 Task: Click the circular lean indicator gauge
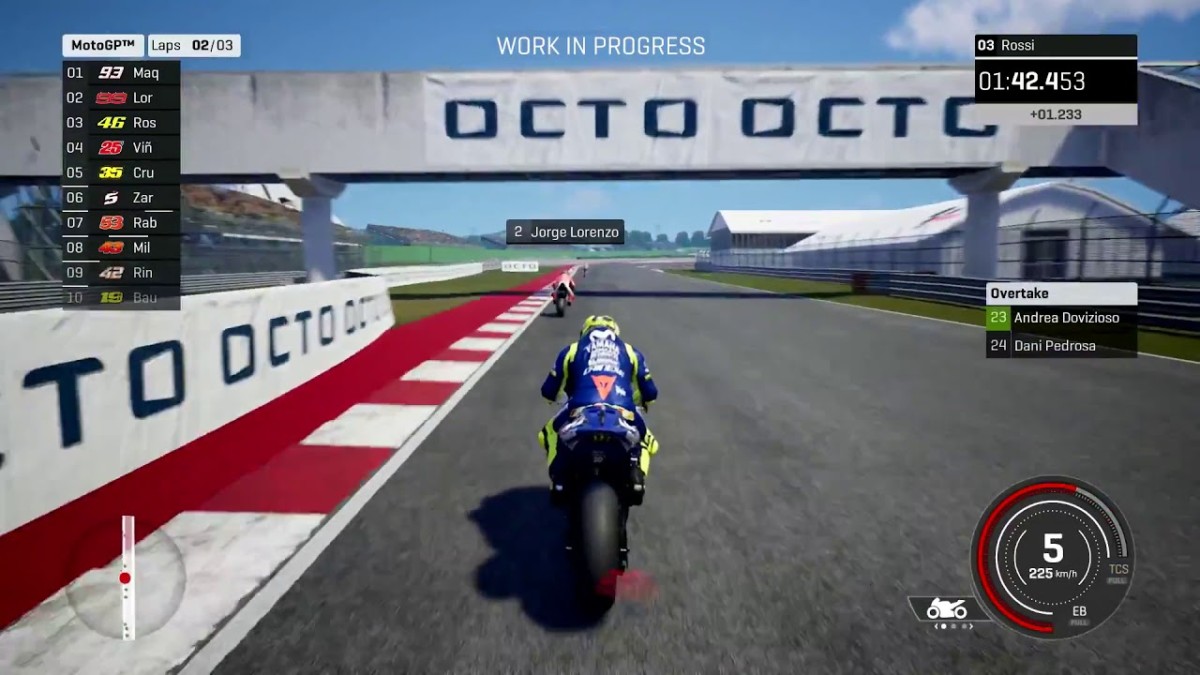point(126,579)
